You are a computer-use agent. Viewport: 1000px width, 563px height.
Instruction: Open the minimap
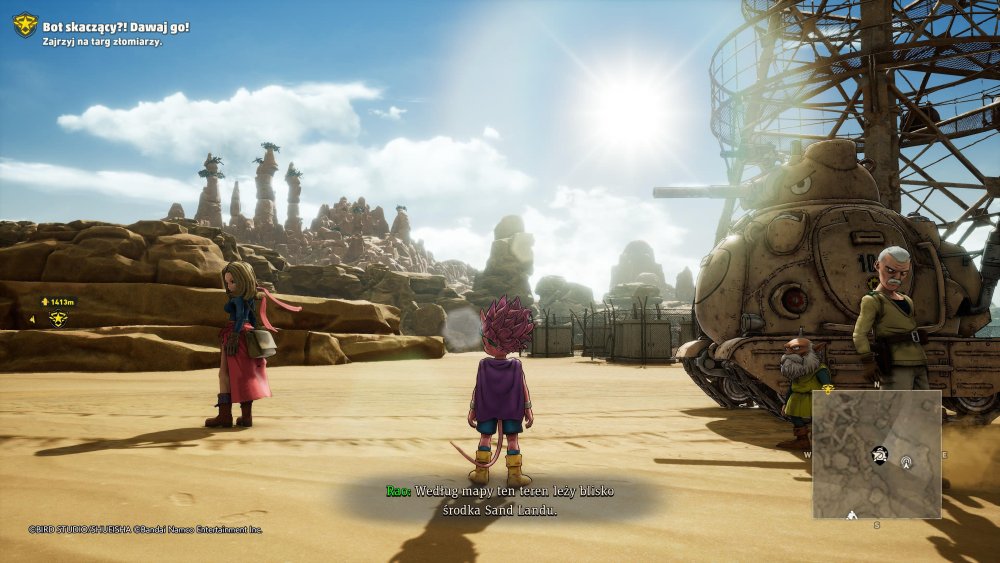click(x=876, y=454)
